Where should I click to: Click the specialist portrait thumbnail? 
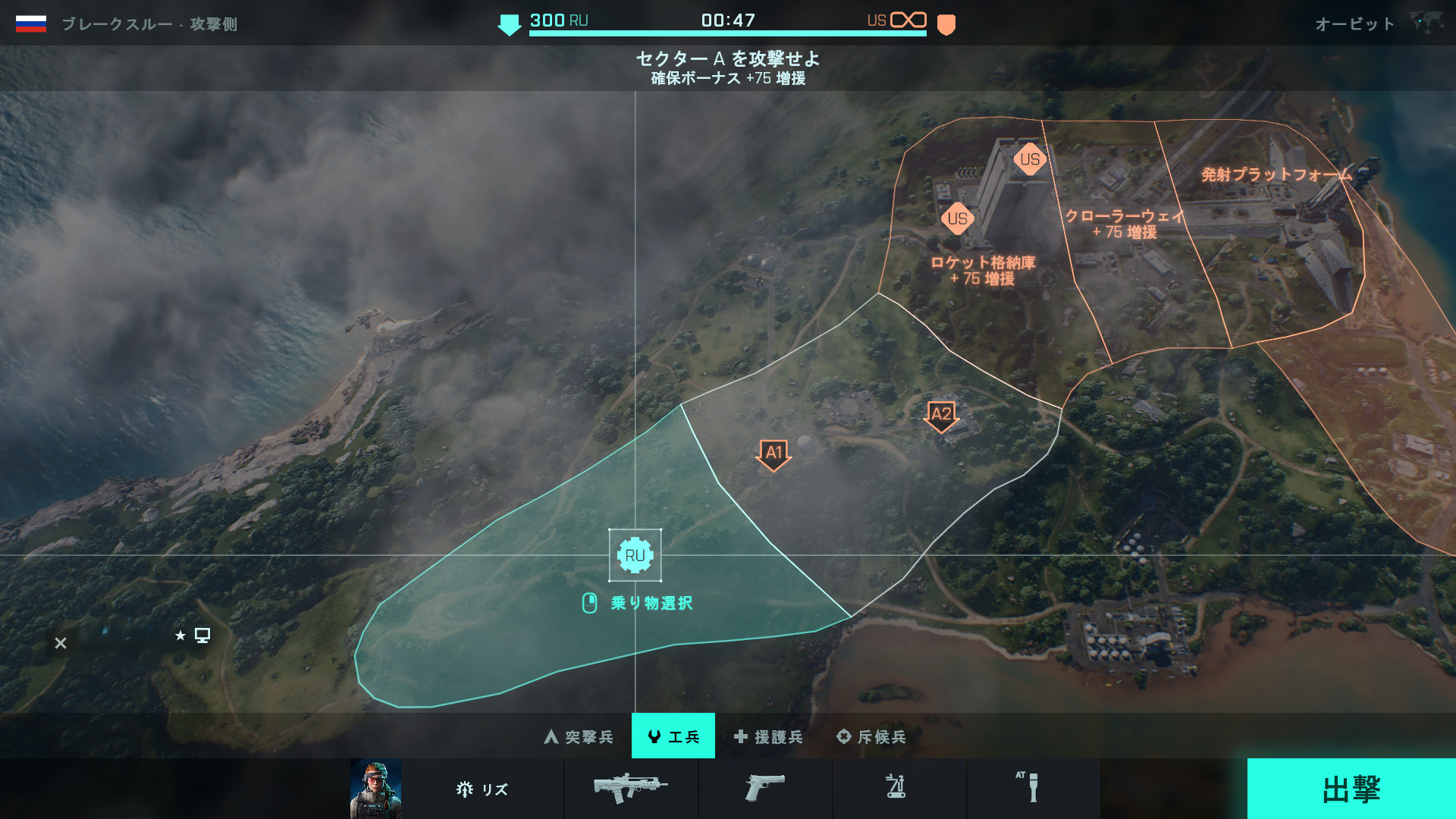coord(375,789)
